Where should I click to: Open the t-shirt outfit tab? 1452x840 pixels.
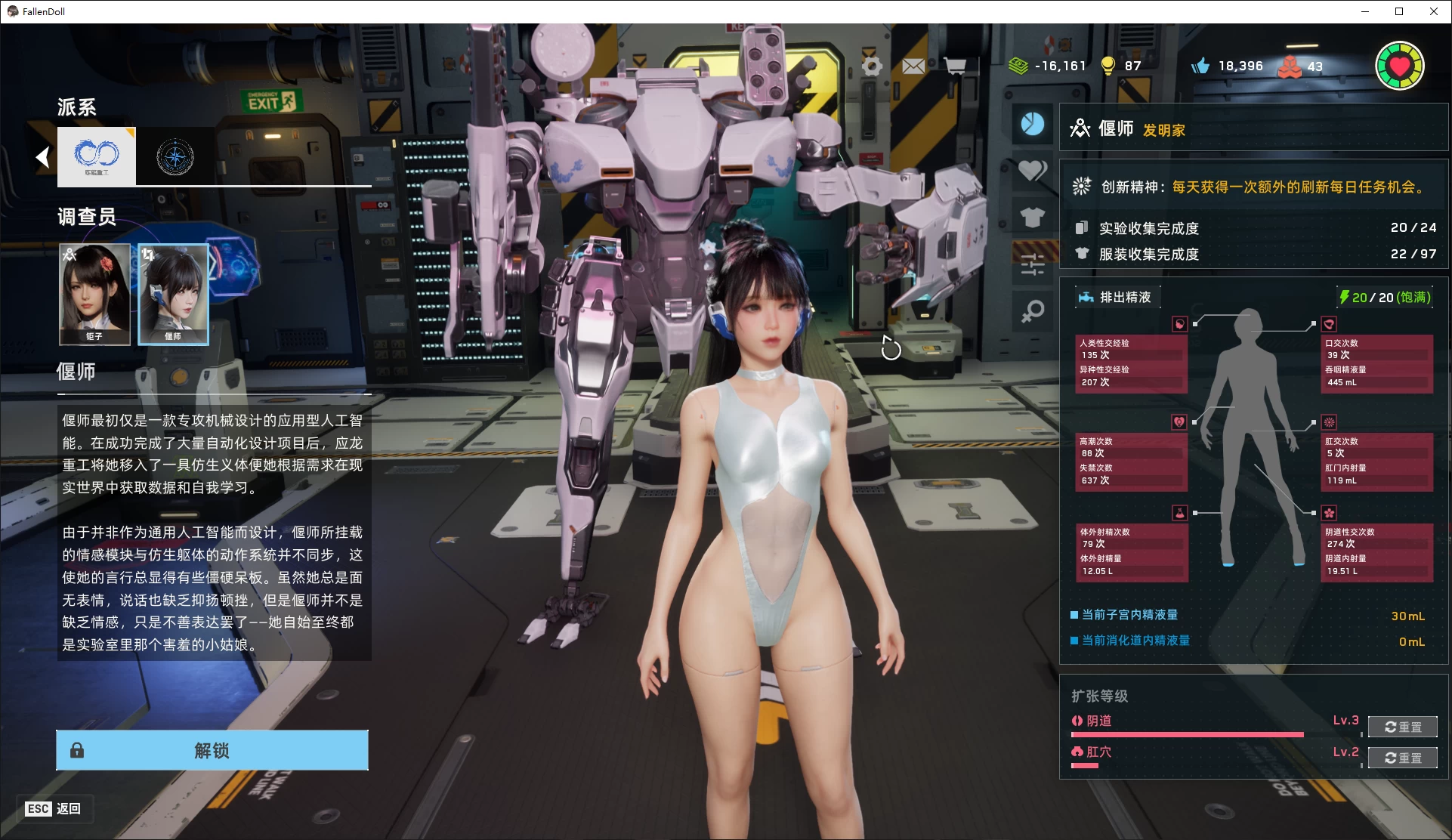point(1032,218)
